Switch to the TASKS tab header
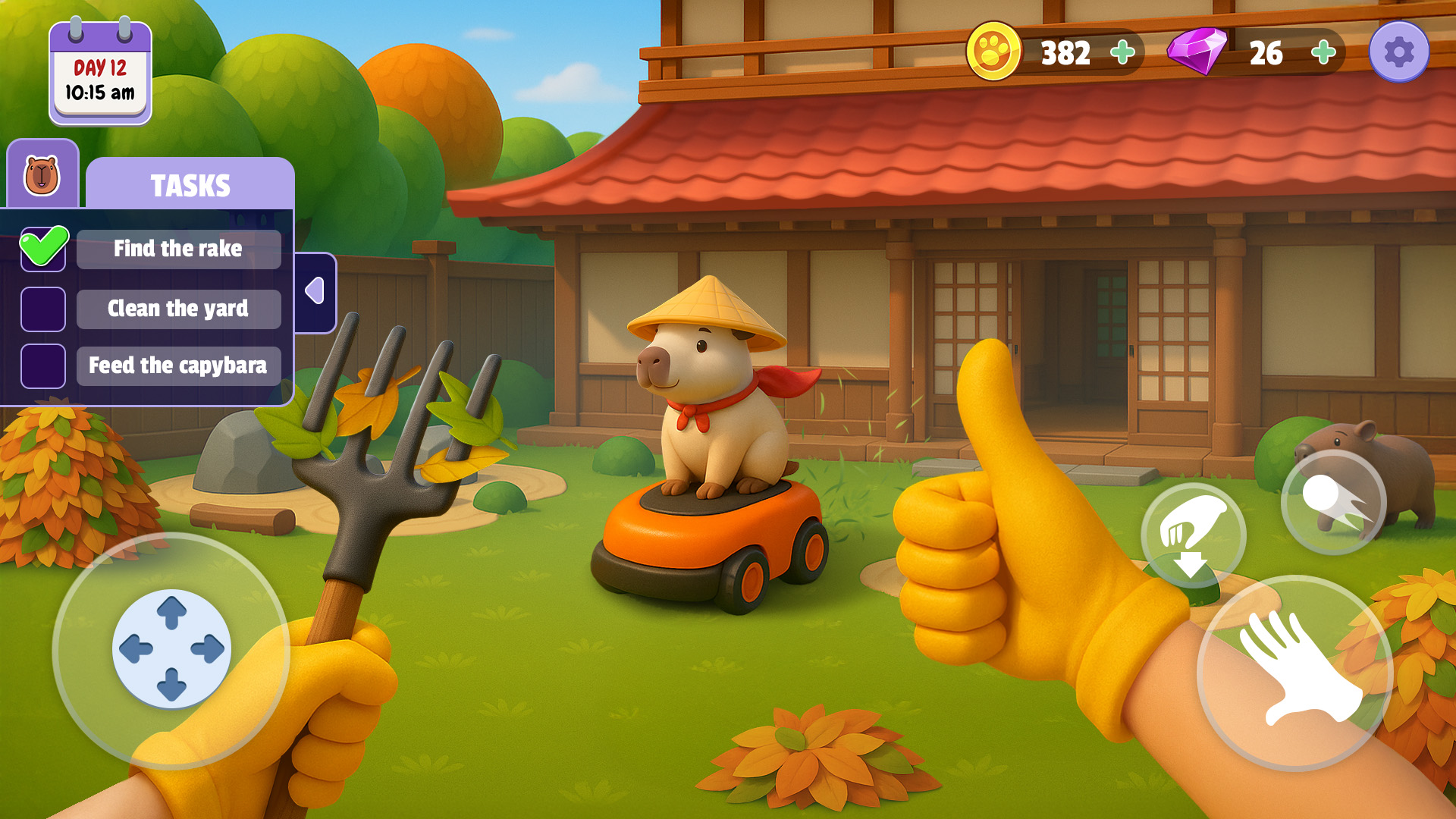 click(x=191, y=184)
